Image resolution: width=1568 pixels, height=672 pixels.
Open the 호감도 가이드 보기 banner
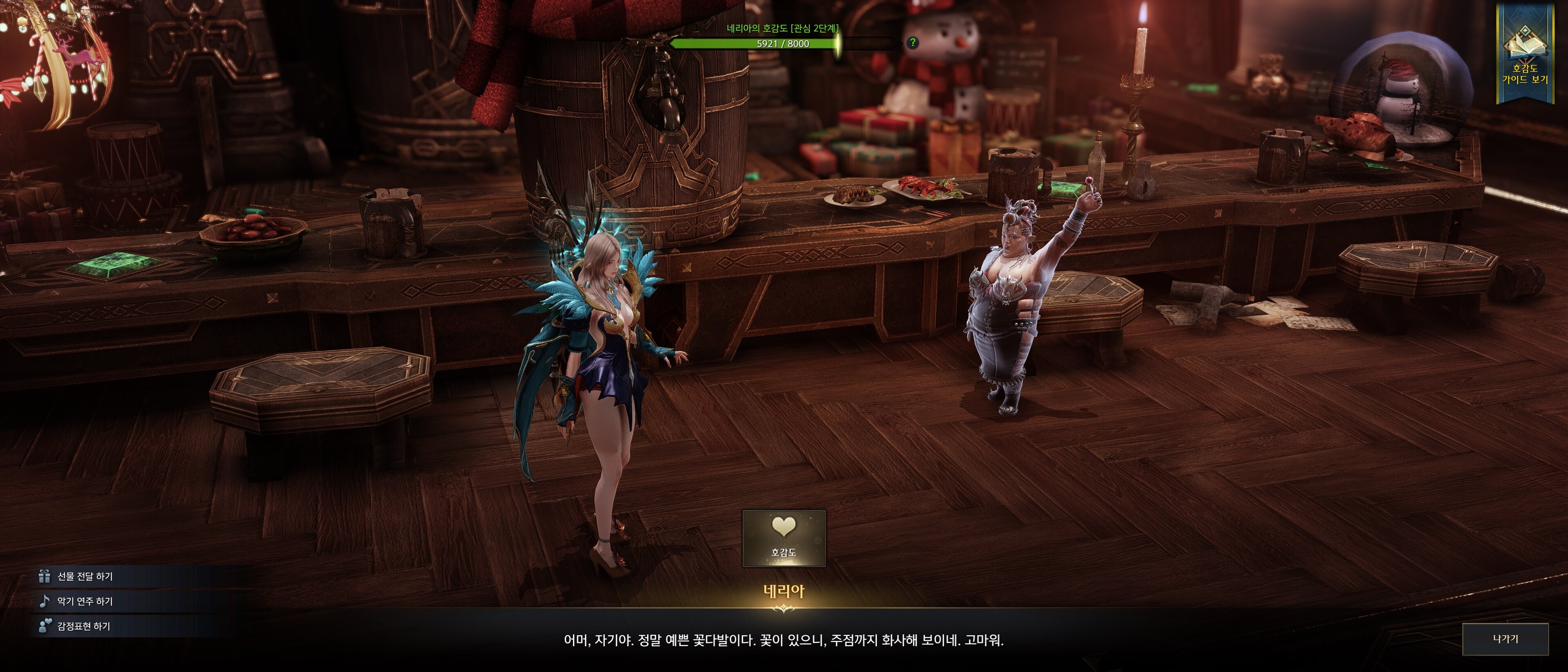[x=1524, y=58]
